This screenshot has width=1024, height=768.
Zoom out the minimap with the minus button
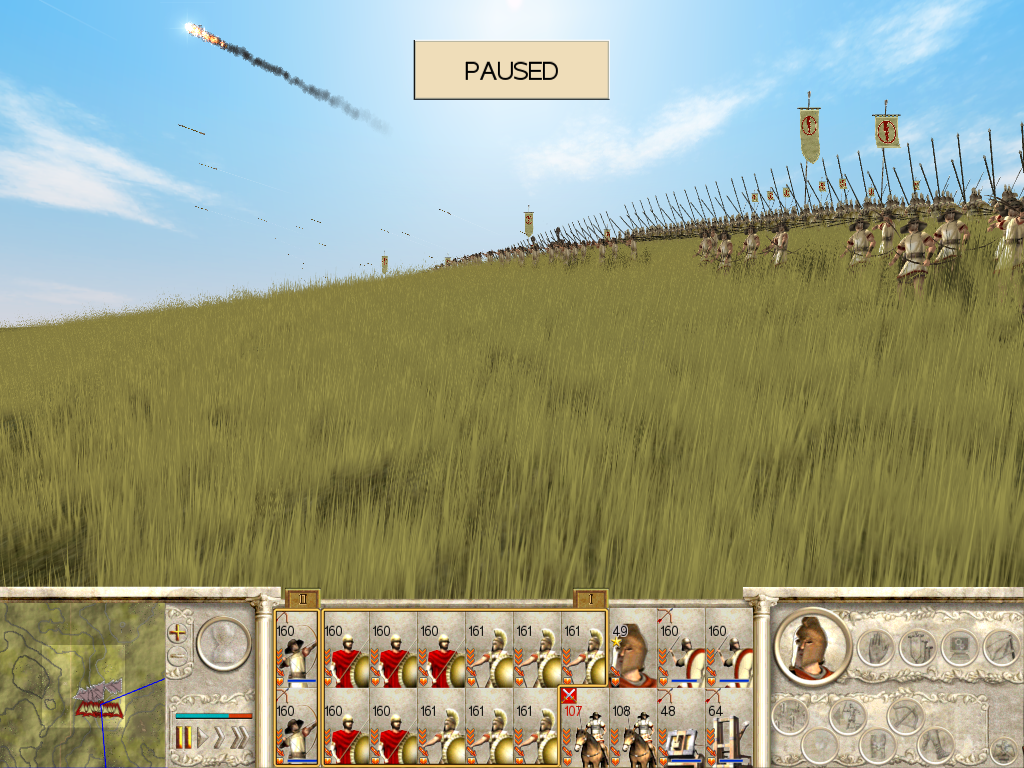pos(178,656)
